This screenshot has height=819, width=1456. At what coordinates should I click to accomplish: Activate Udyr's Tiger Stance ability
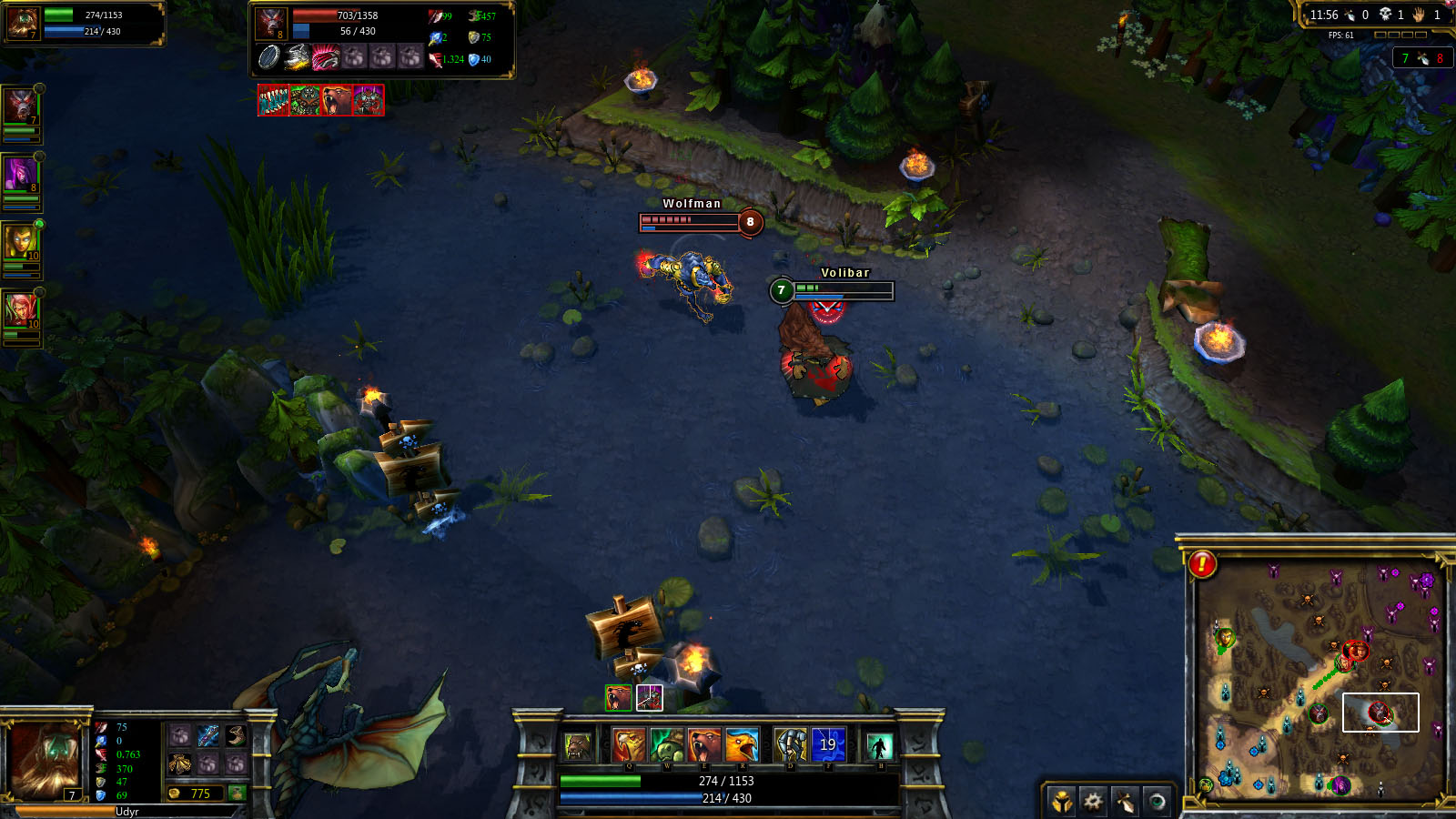[x=629, y=745]
